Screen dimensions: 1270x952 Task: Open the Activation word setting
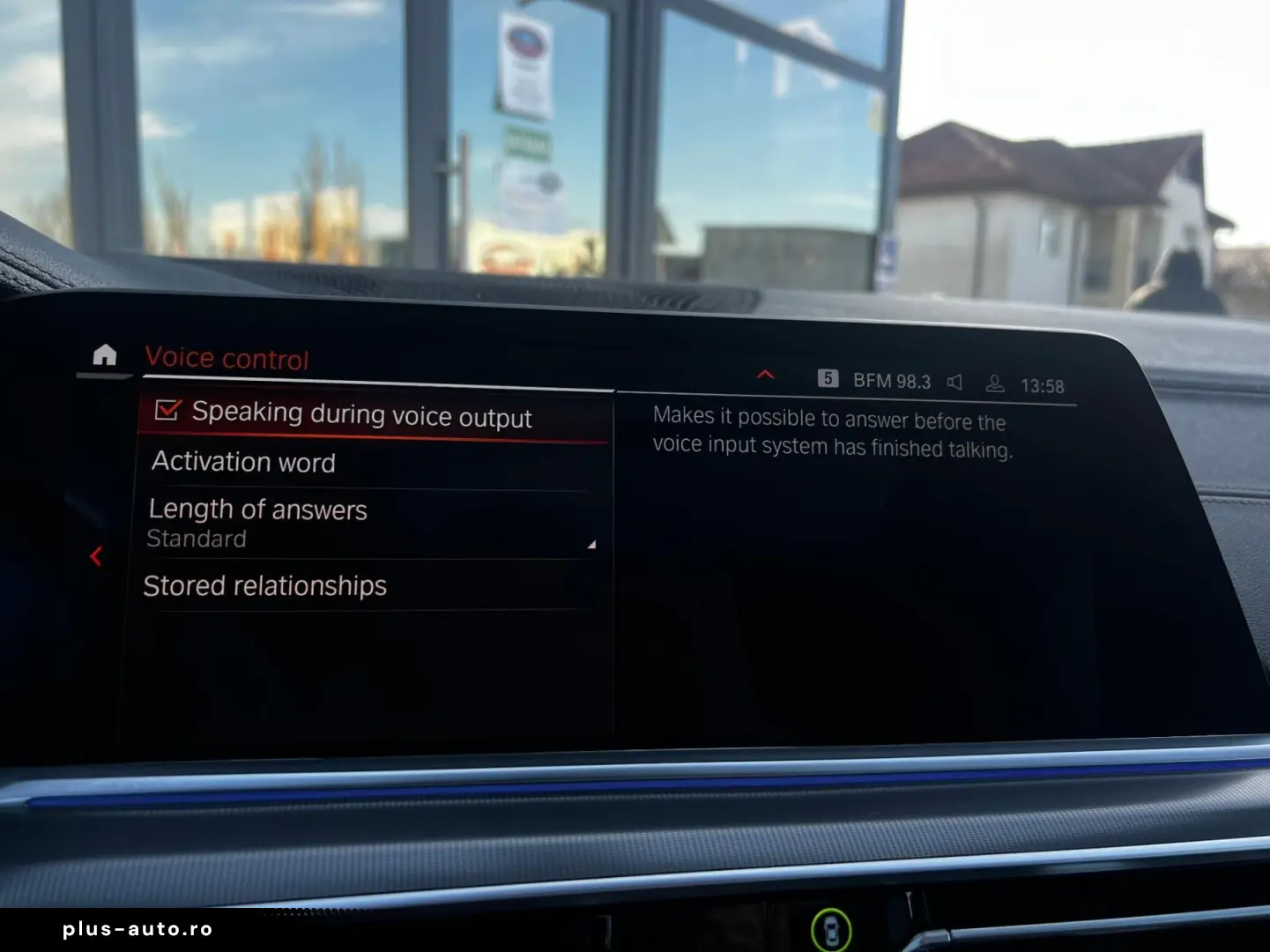244,462
